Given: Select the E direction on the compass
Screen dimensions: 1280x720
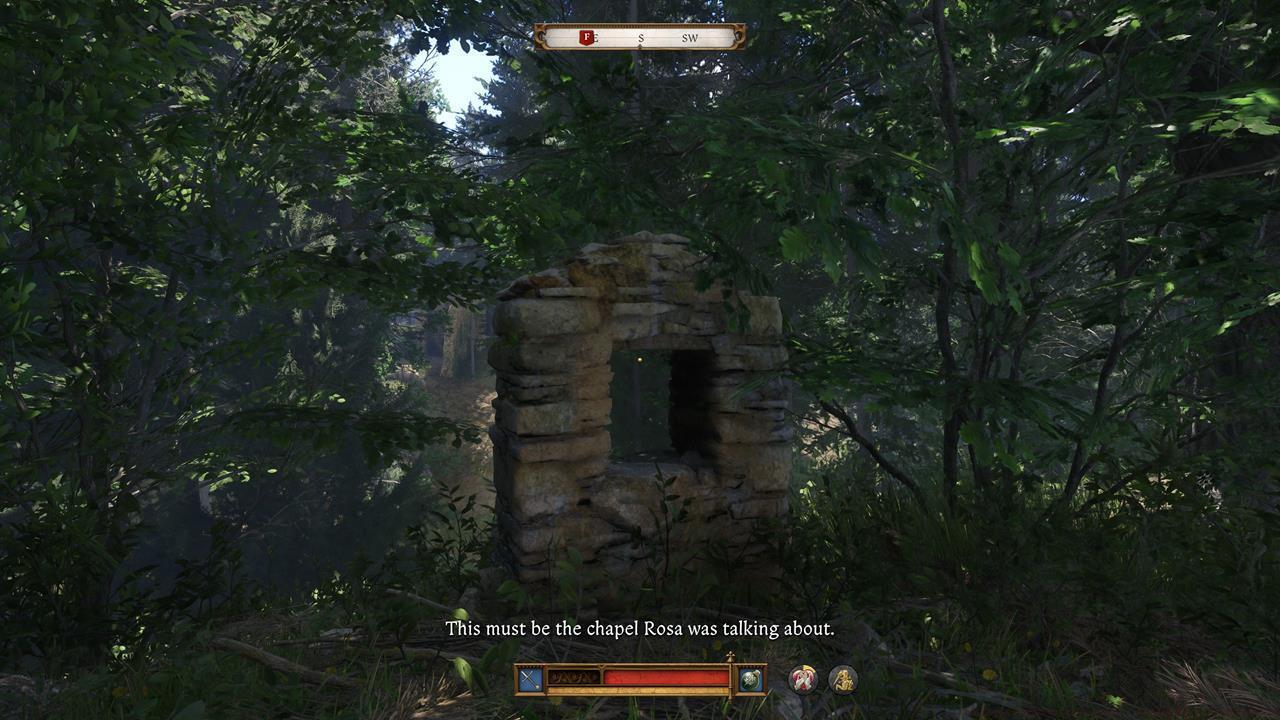Looking at the screenshot, I should coord(595,38).
